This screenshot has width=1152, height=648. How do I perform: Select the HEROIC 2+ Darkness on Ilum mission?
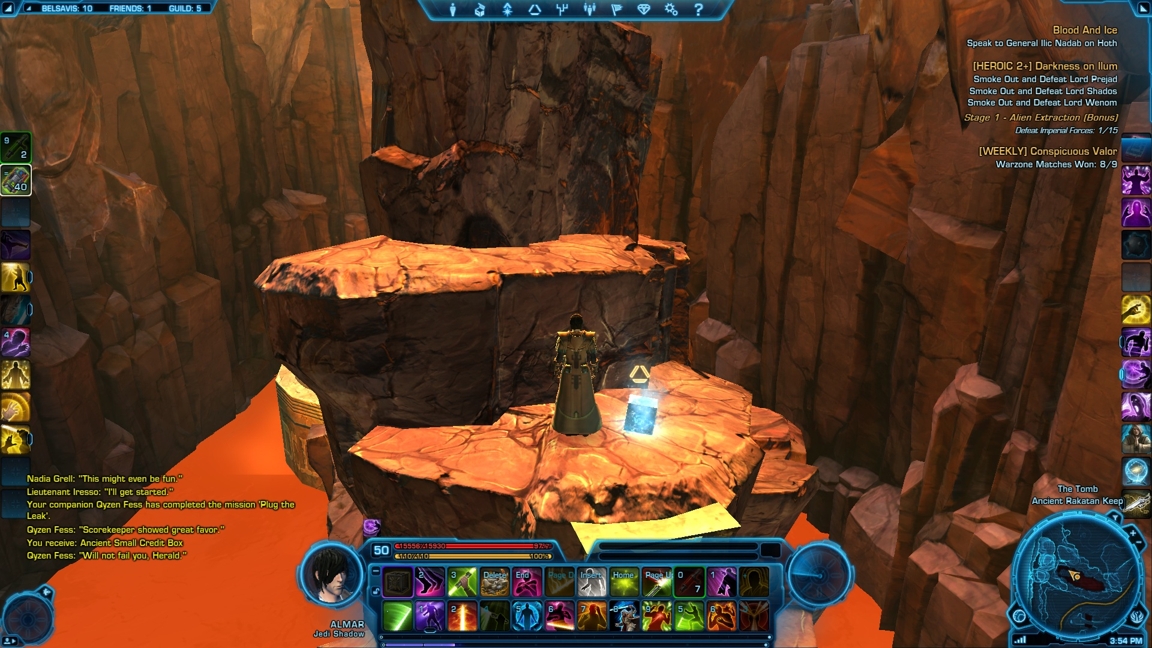point(1044,66)
